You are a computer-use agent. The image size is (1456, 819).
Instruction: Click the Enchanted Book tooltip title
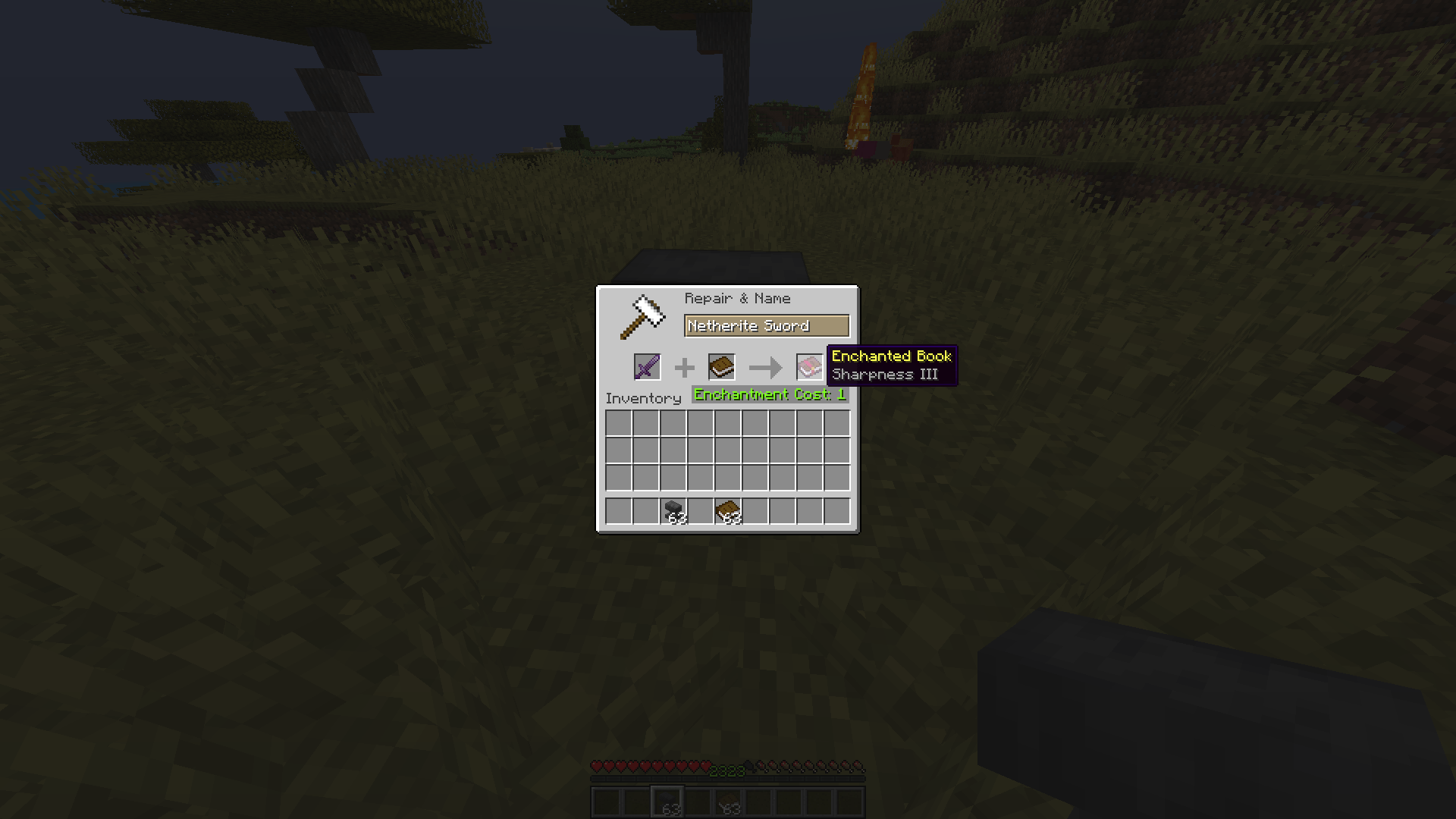891,356
